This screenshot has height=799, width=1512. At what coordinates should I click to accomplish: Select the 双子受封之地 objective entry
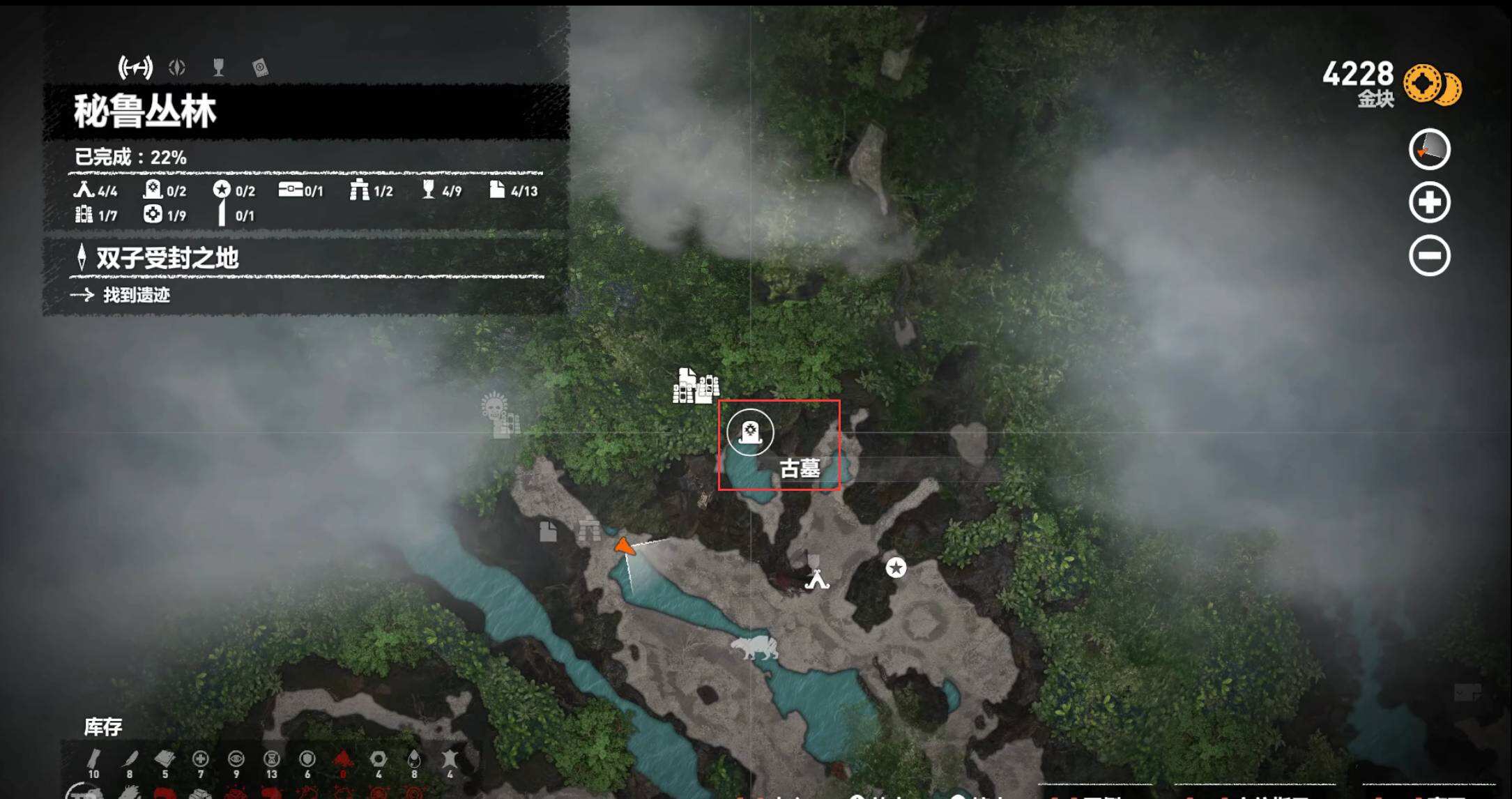167,258
